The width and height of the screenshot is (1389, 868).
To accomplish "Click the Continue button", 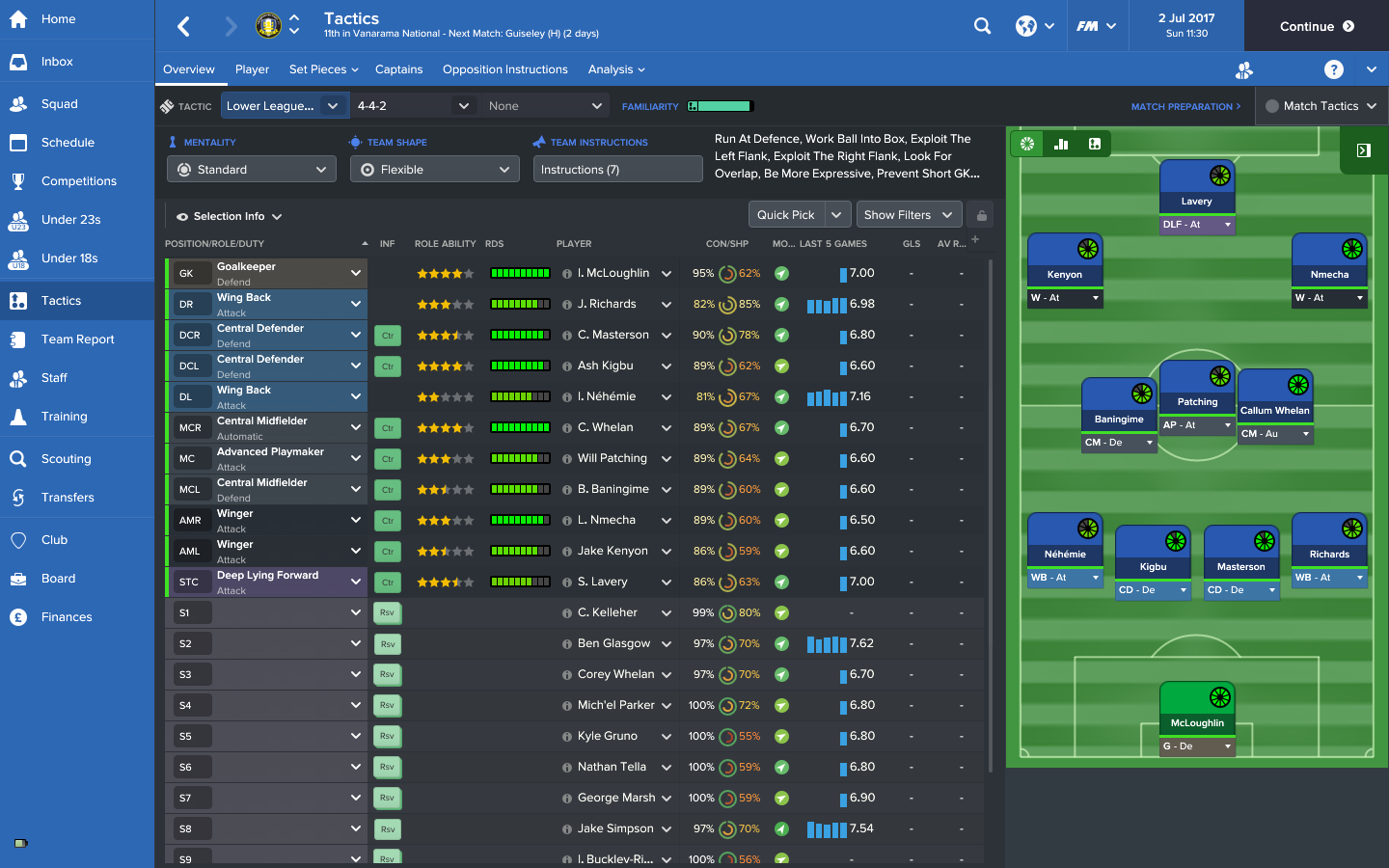I will [x=1314, y=26].
